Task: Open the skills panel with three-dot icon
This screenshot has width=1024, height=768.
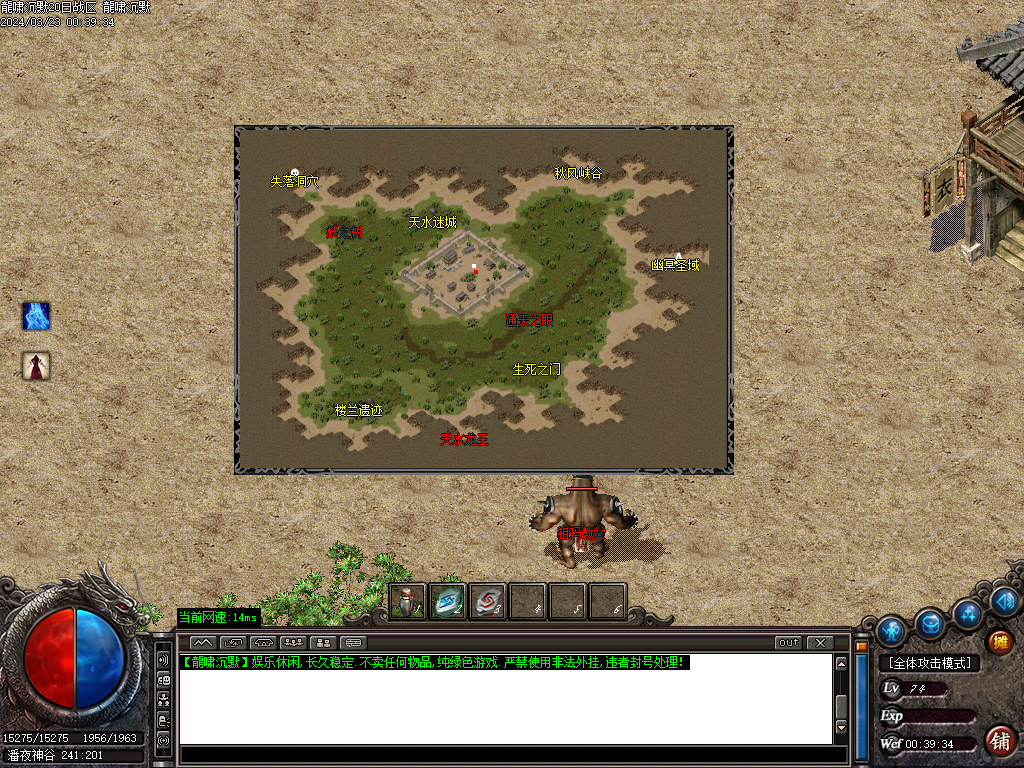Action: [x=967, y=612]
